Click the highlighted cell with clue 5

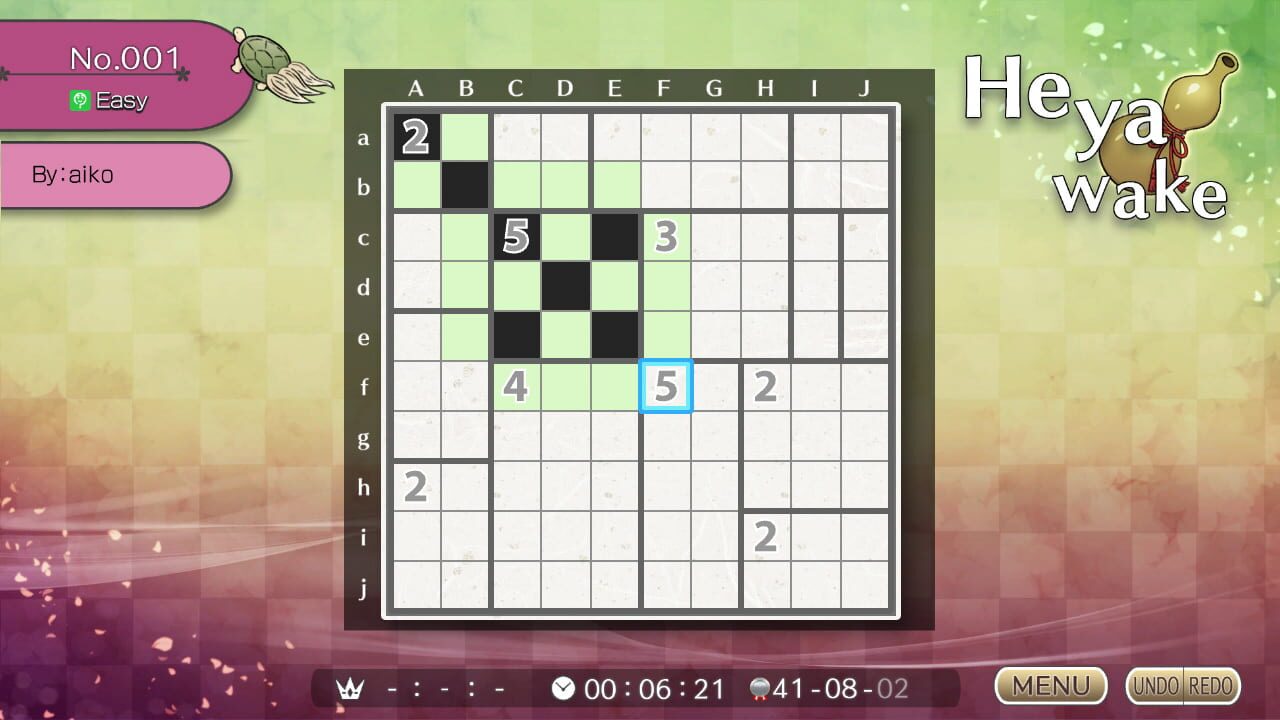tap(665, 387)
